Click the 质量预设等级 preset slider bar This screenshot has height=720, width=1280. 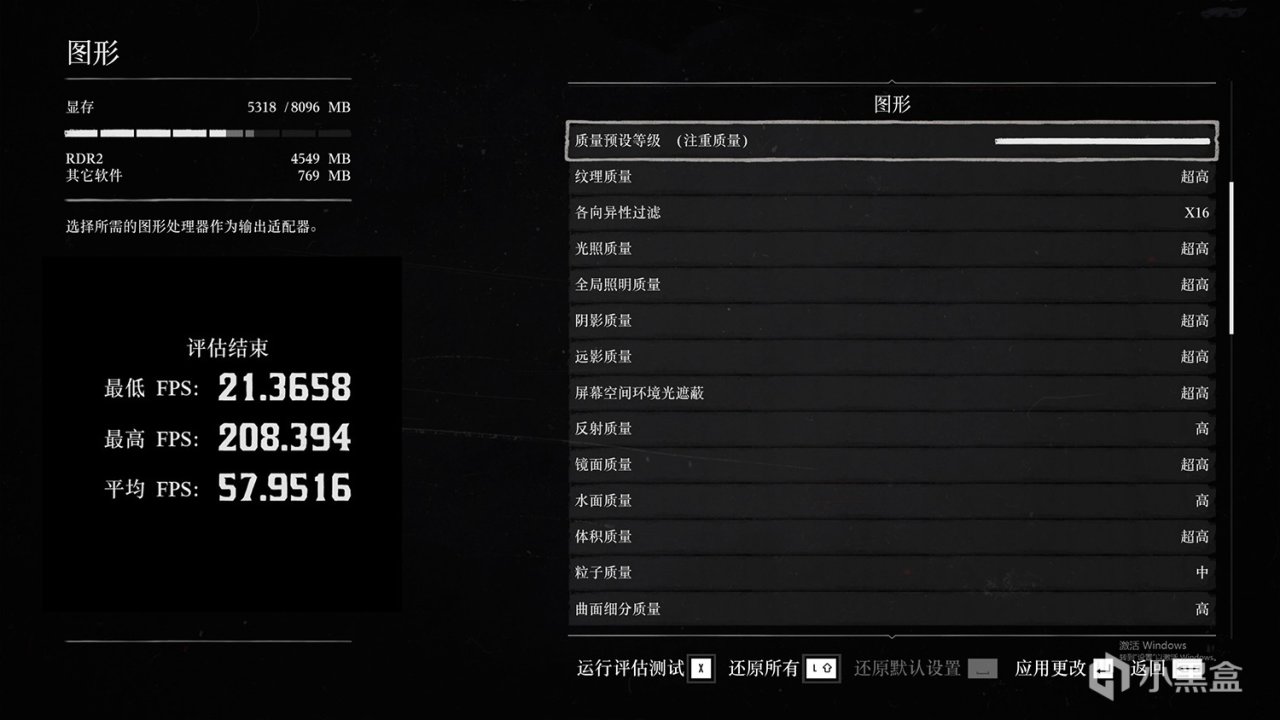click(x=1100, y=141)
